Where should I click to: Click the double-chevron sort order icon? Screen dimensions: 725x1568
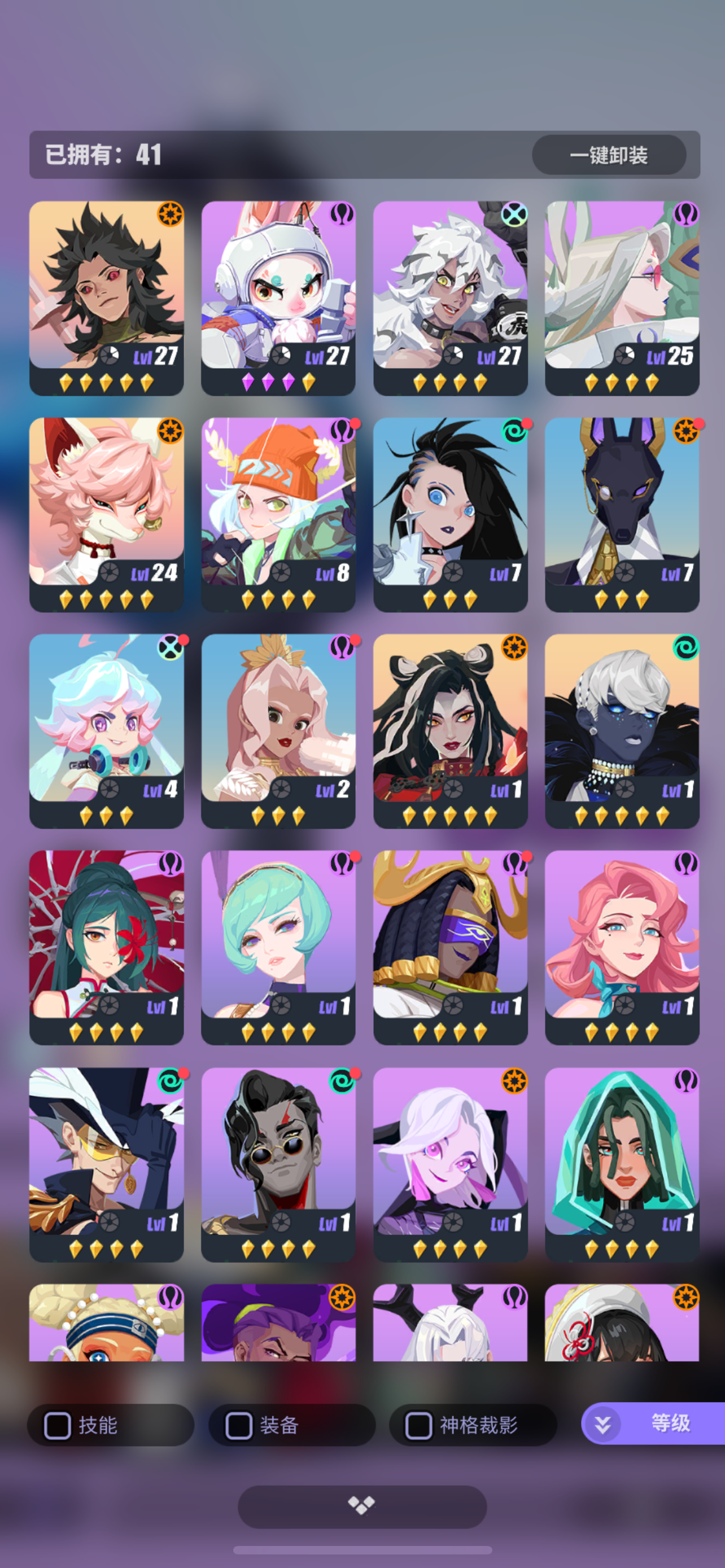pos(601,1426)
